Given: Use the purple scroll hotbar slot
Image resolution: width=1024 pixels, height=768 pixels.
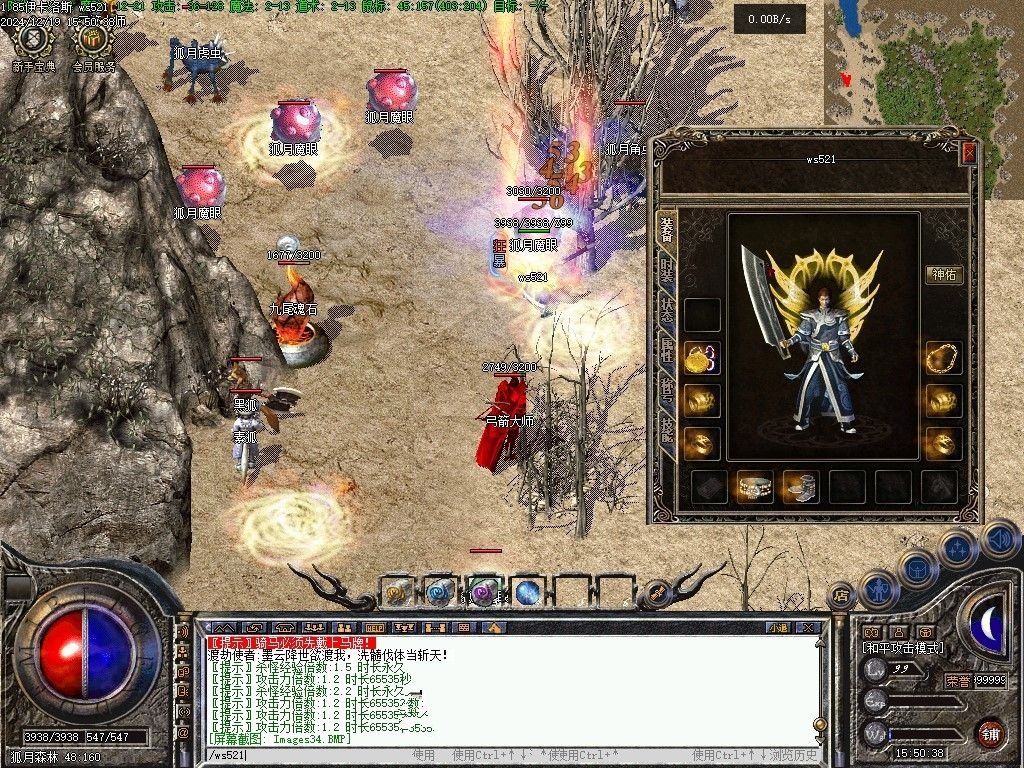Looking at the screenshot, I should pyautogui.click(x=484, y=592).
